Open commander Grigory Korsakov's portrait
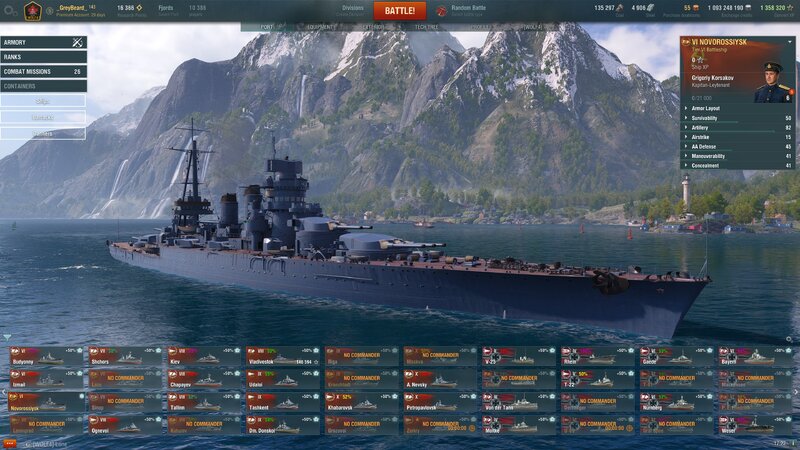This screenshot has width=800, height=450. (x=774, y=82)
